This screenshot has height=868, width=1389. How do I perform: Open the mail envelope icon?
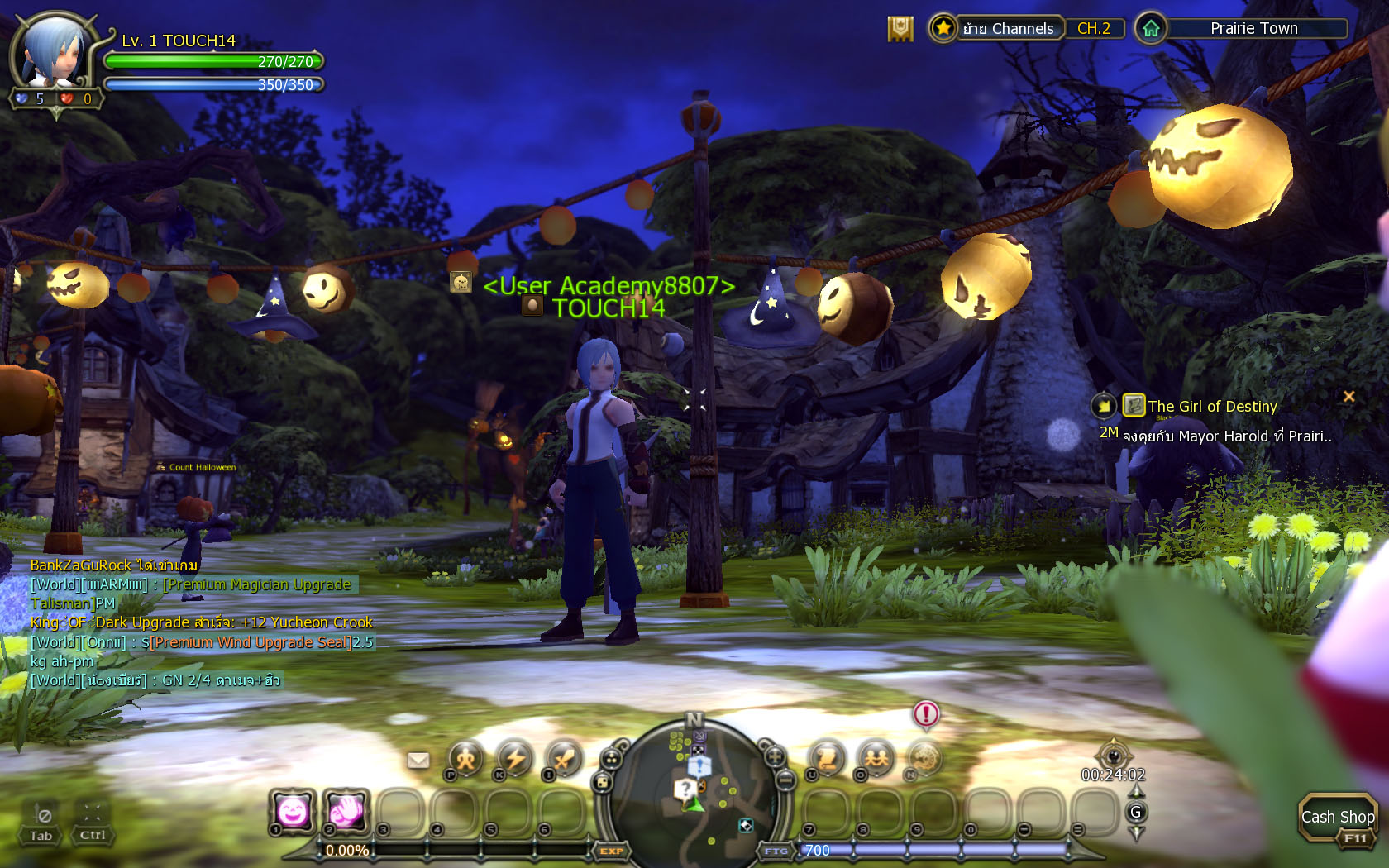point(418,760)
